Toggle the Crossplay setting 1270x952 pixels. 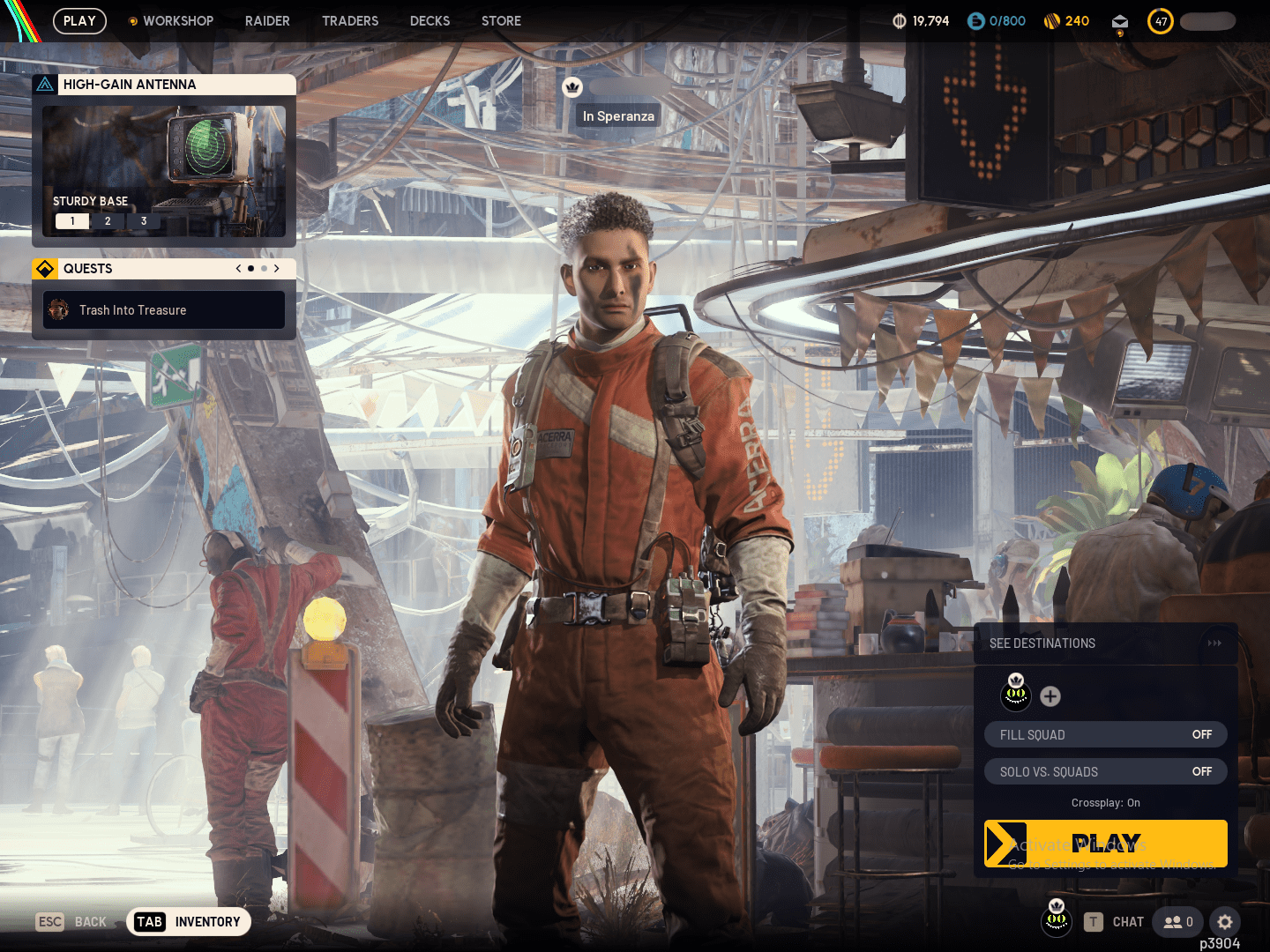[1105, 803]
